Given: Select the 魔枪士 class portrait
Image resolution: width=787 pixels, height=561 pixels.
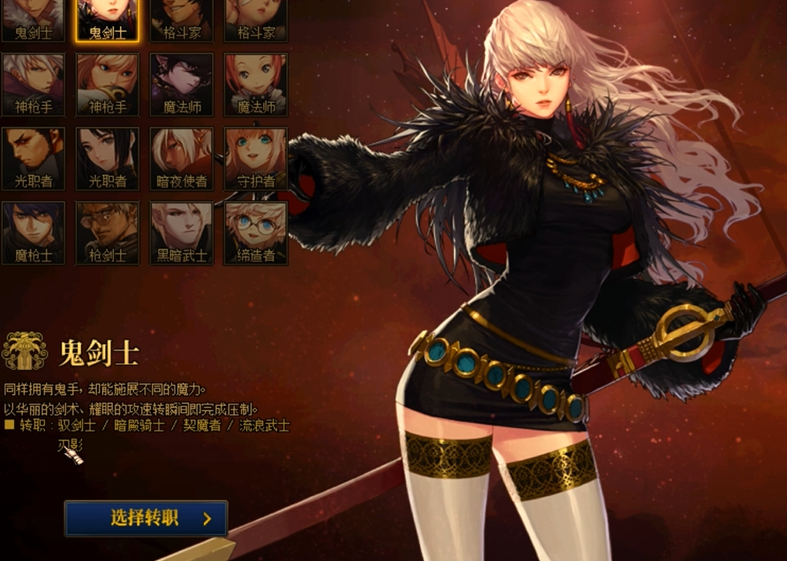Looking at the screenshot, I should click(33, 232).
